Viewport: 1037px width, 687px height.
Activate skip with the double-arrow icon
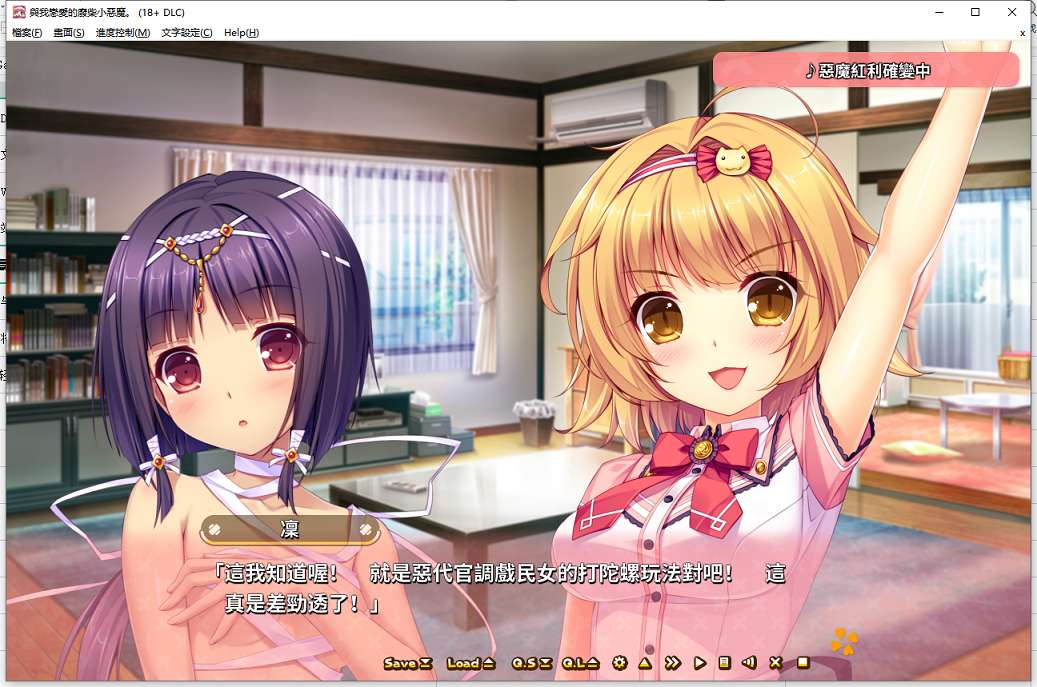[x=673, y=663]
